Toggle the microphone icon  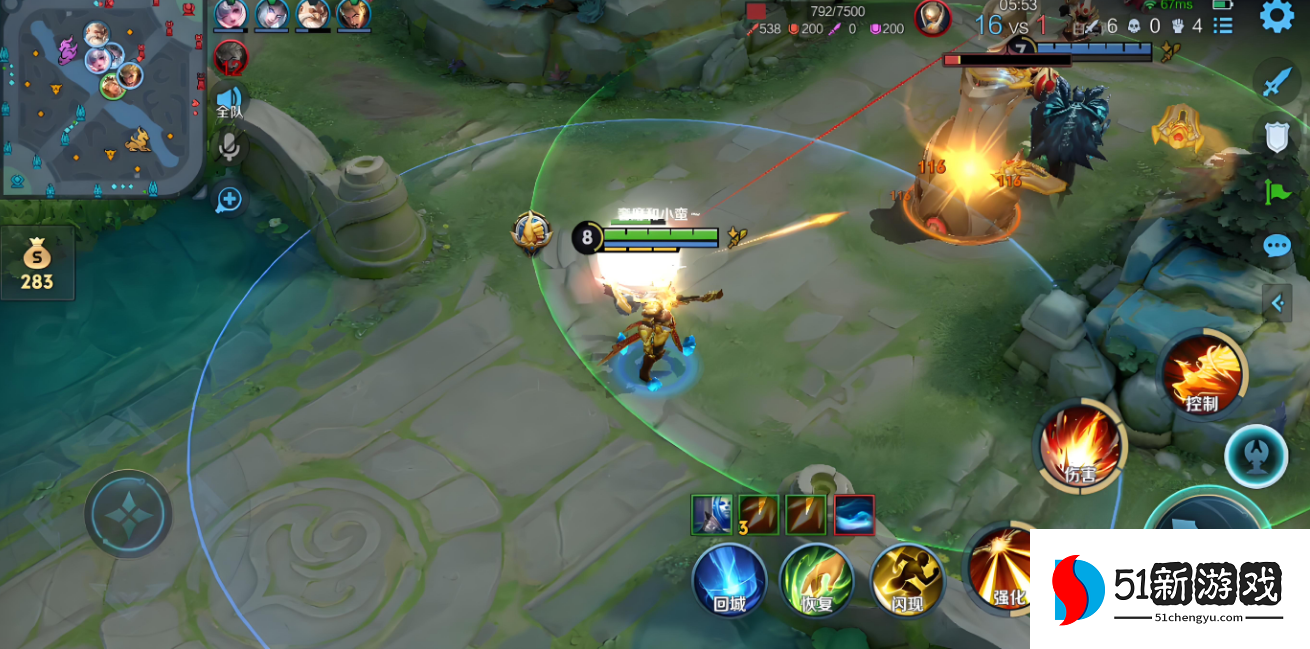[229, 148]
